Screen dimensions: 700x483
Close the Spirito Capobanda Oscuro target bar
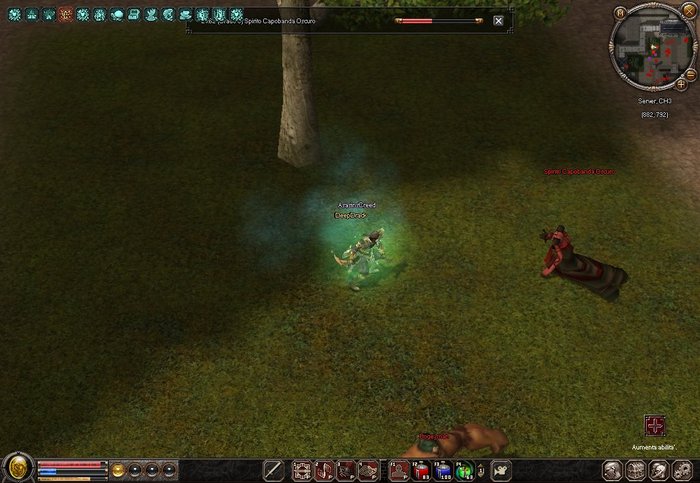point(498,20)
